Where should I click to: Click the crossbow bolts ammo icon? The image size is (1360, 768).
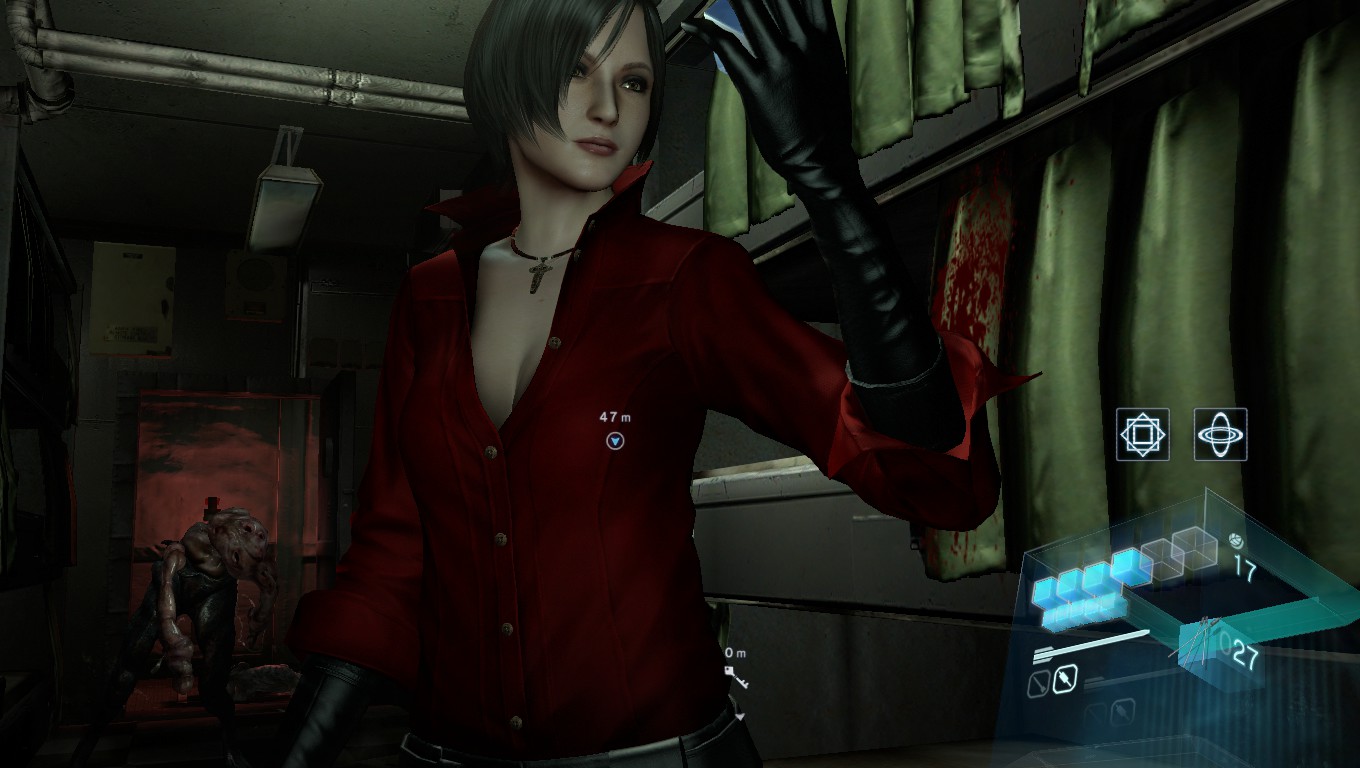click(x=1206, y=638)
